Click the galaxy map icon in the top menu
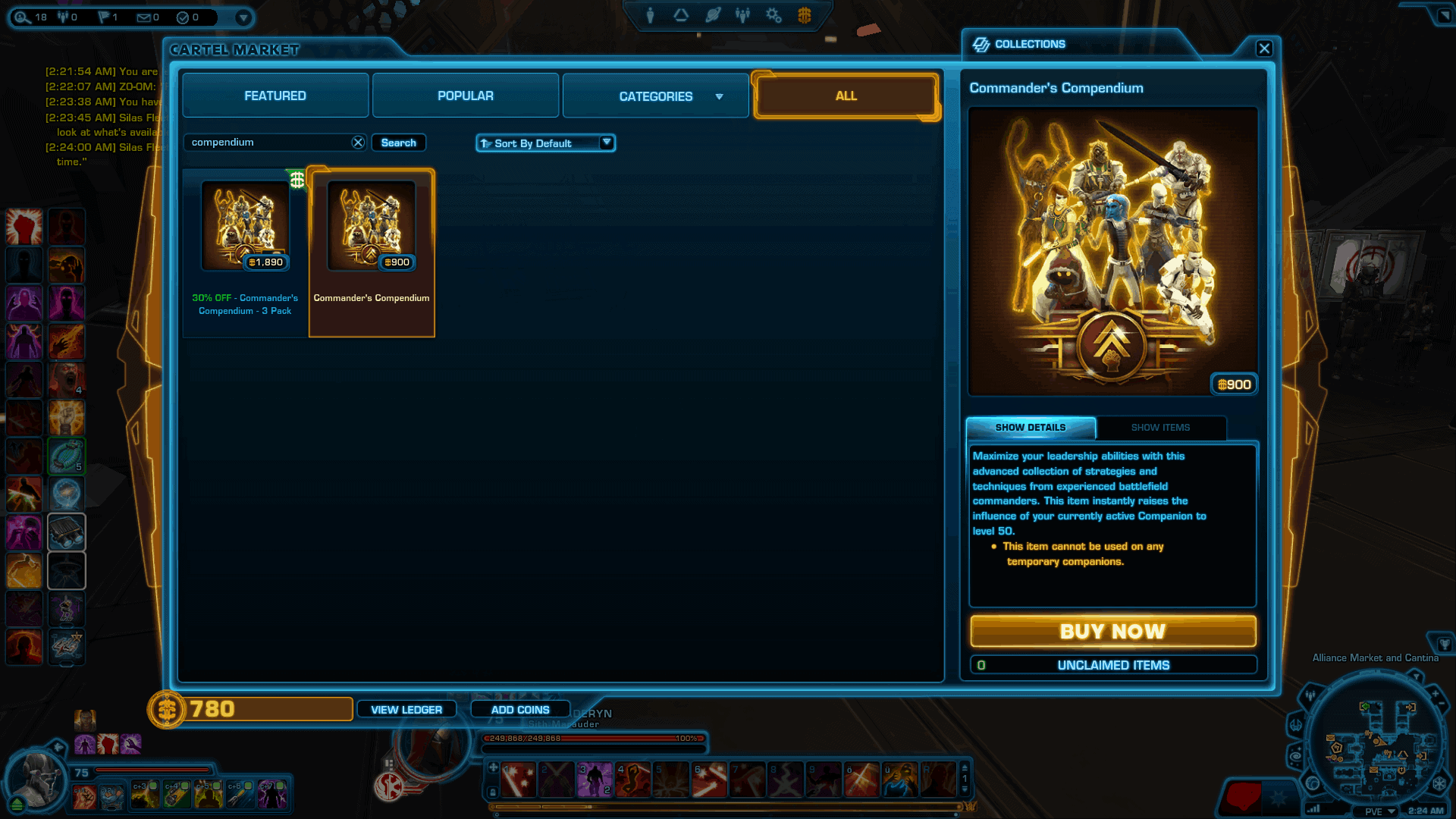The height and width of the screenshot is (819, 1456). (713, 14)
